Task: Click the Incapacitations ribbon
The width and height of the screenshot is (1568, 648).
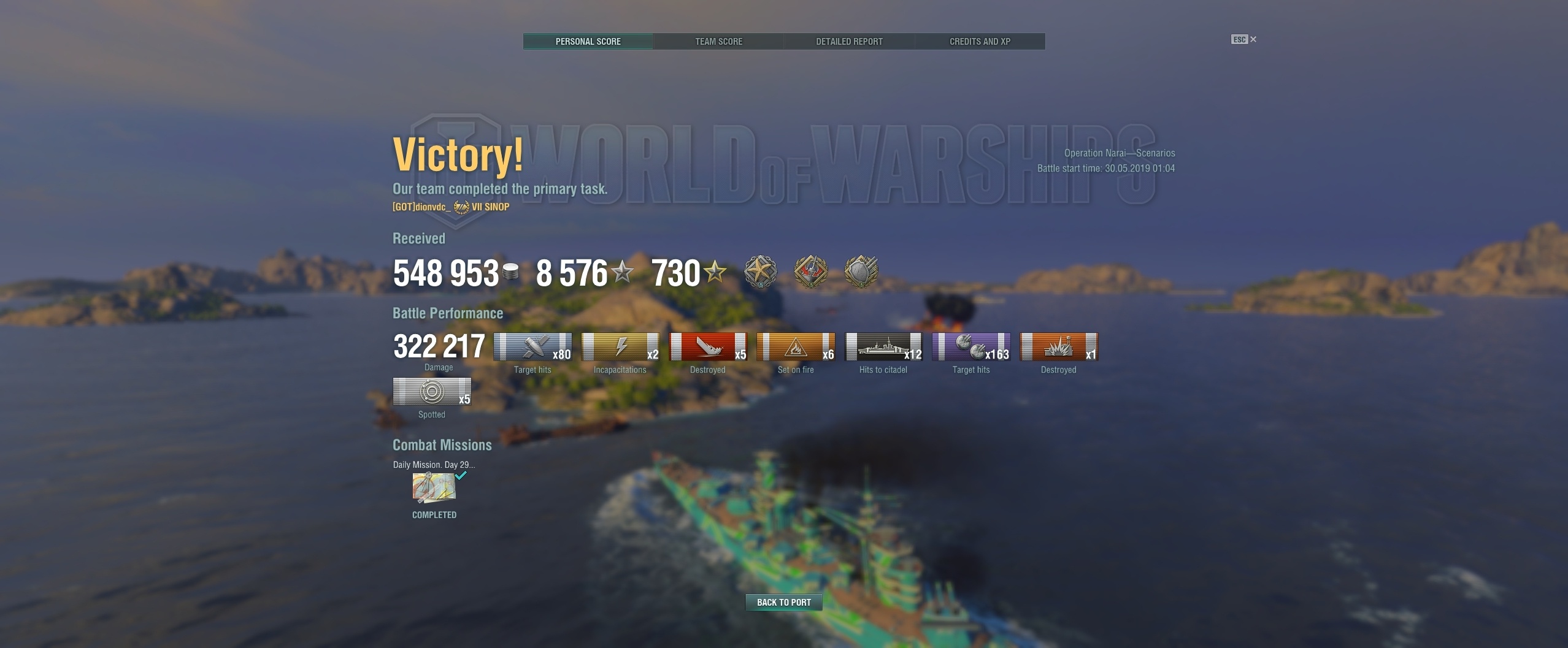Action: point(620,347)
